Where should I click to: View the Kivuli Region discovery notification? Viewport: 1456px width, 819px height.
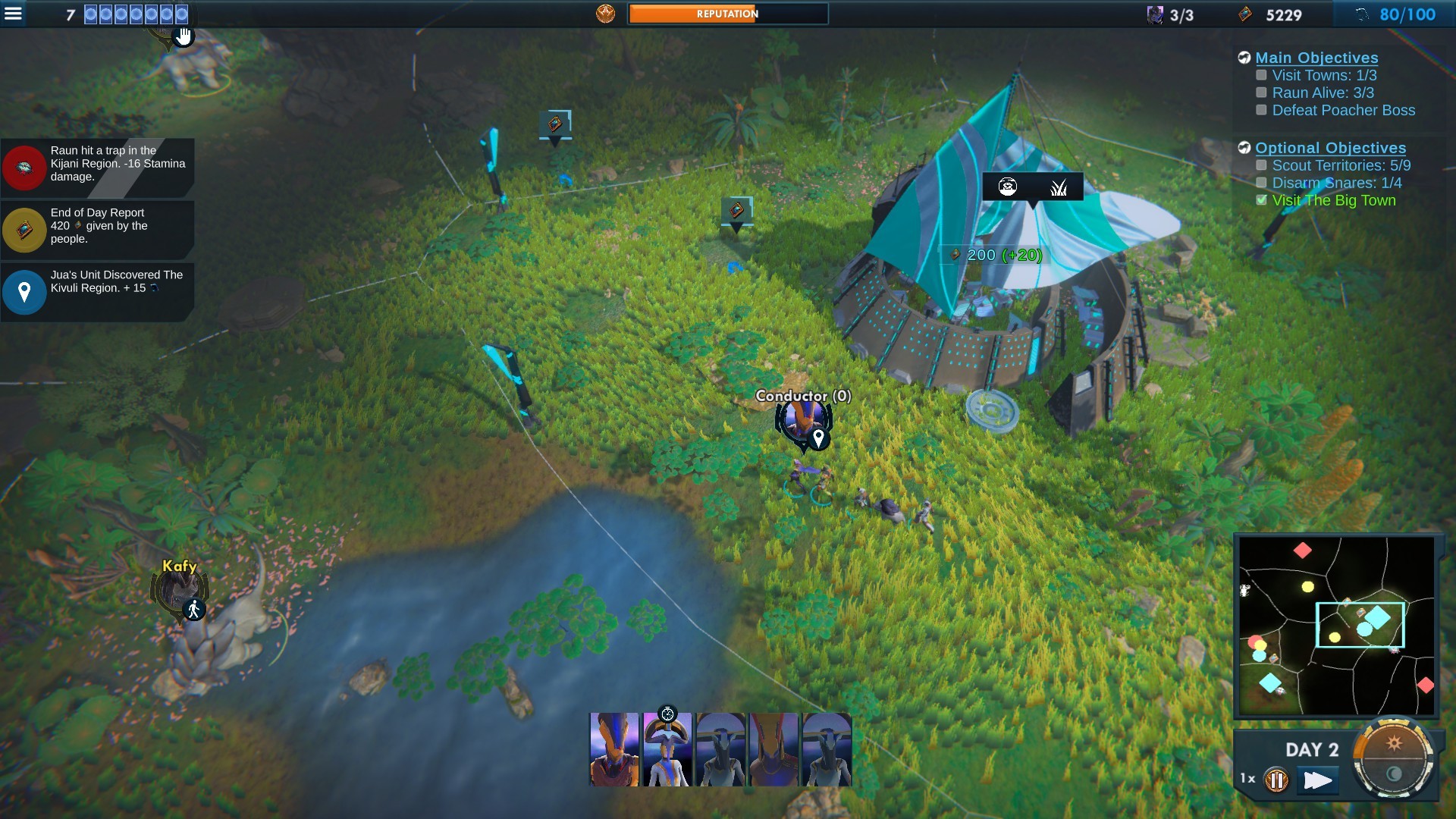click(x=99, y=289)
